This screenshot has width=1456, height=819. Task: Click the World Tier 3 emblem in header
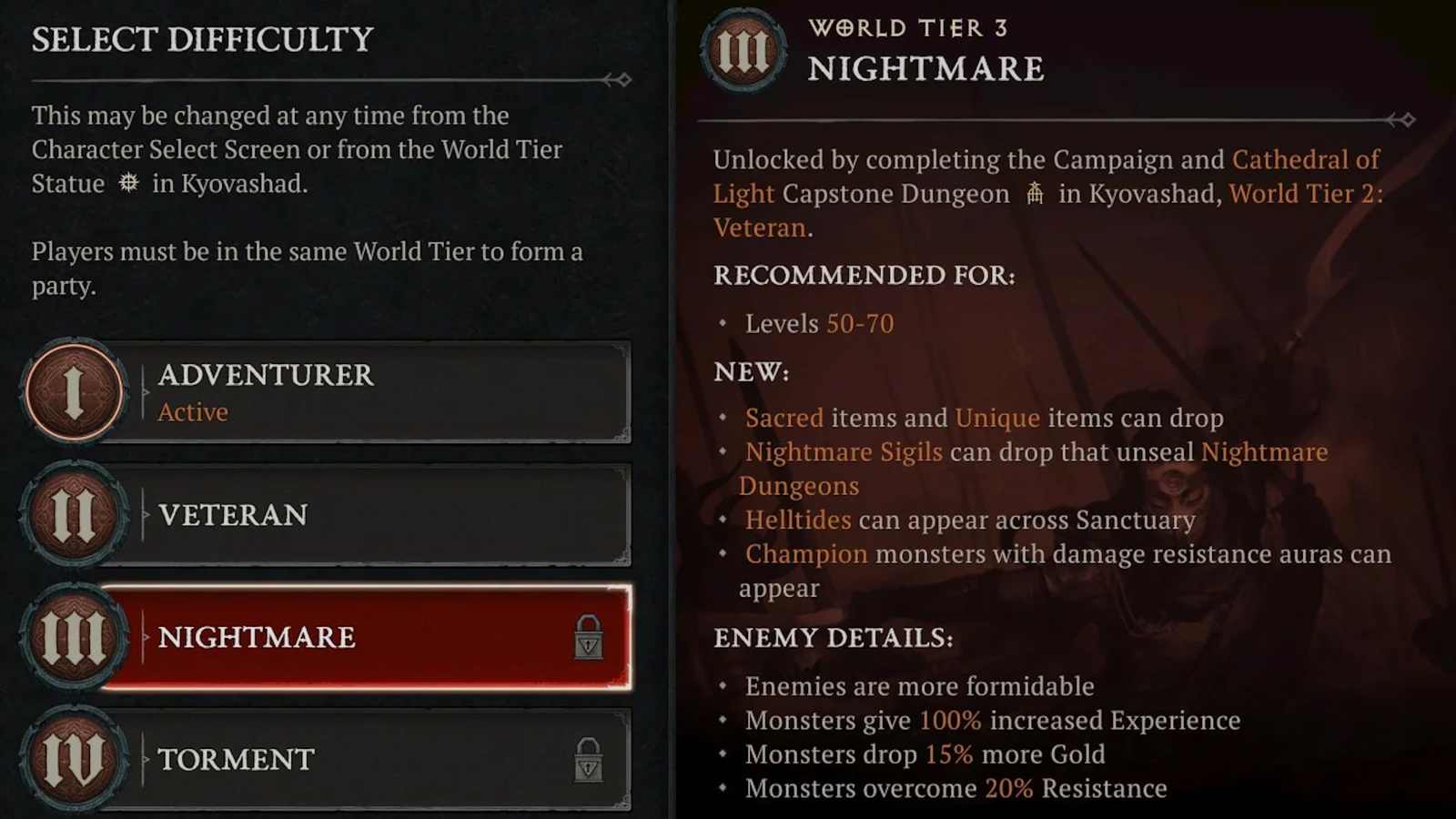click(x=743, y=52)
